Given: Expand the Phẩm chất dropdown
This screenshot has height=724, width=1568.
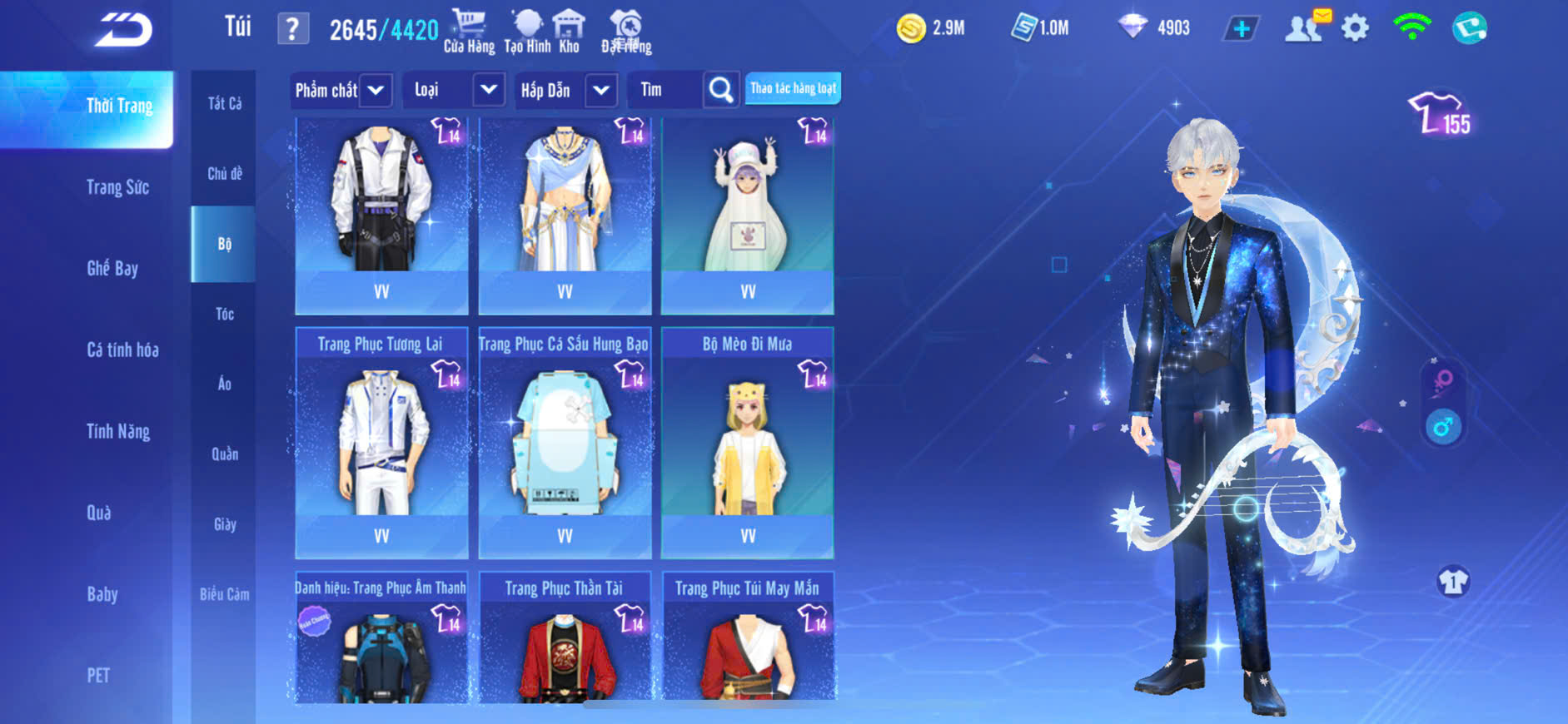Looking at the screenshot, I should pyautogui.click(x=376, y=90).
